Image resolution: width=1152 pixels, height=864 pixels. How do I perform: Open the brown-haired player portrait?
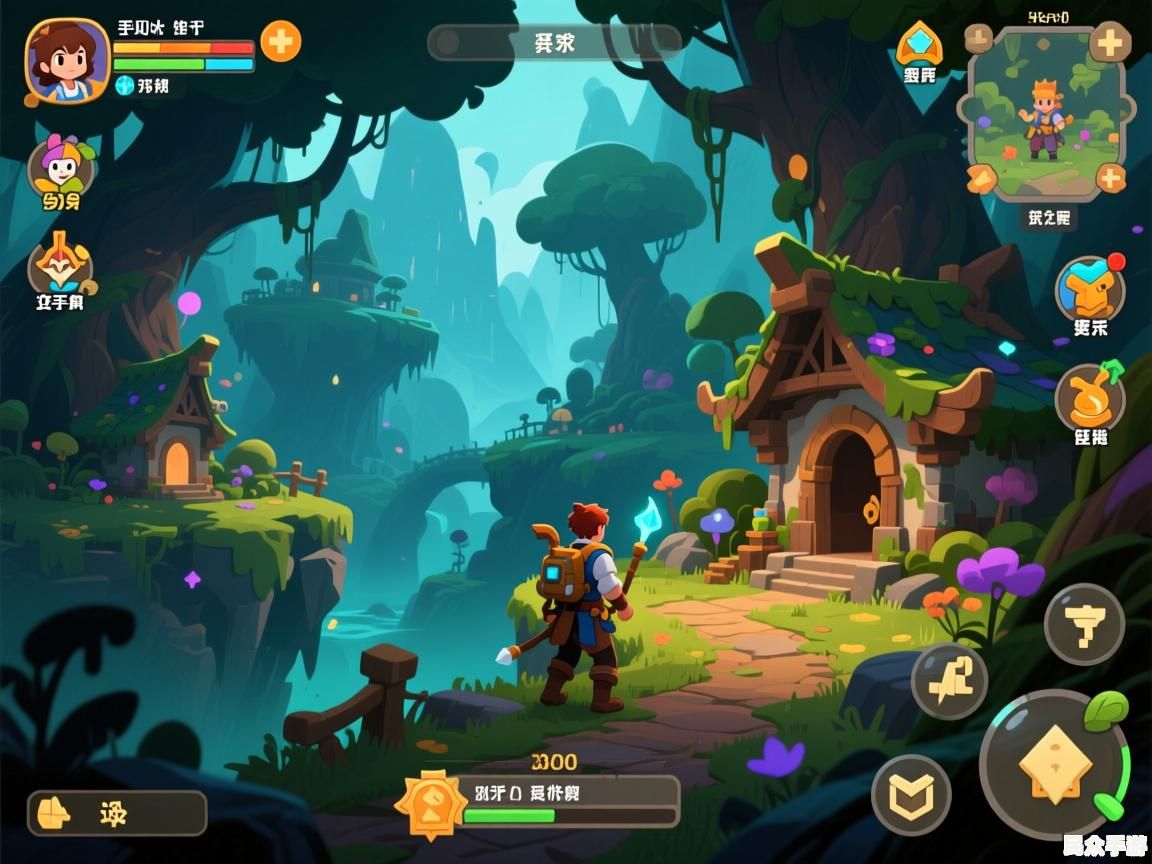click(x=67, y=60)
